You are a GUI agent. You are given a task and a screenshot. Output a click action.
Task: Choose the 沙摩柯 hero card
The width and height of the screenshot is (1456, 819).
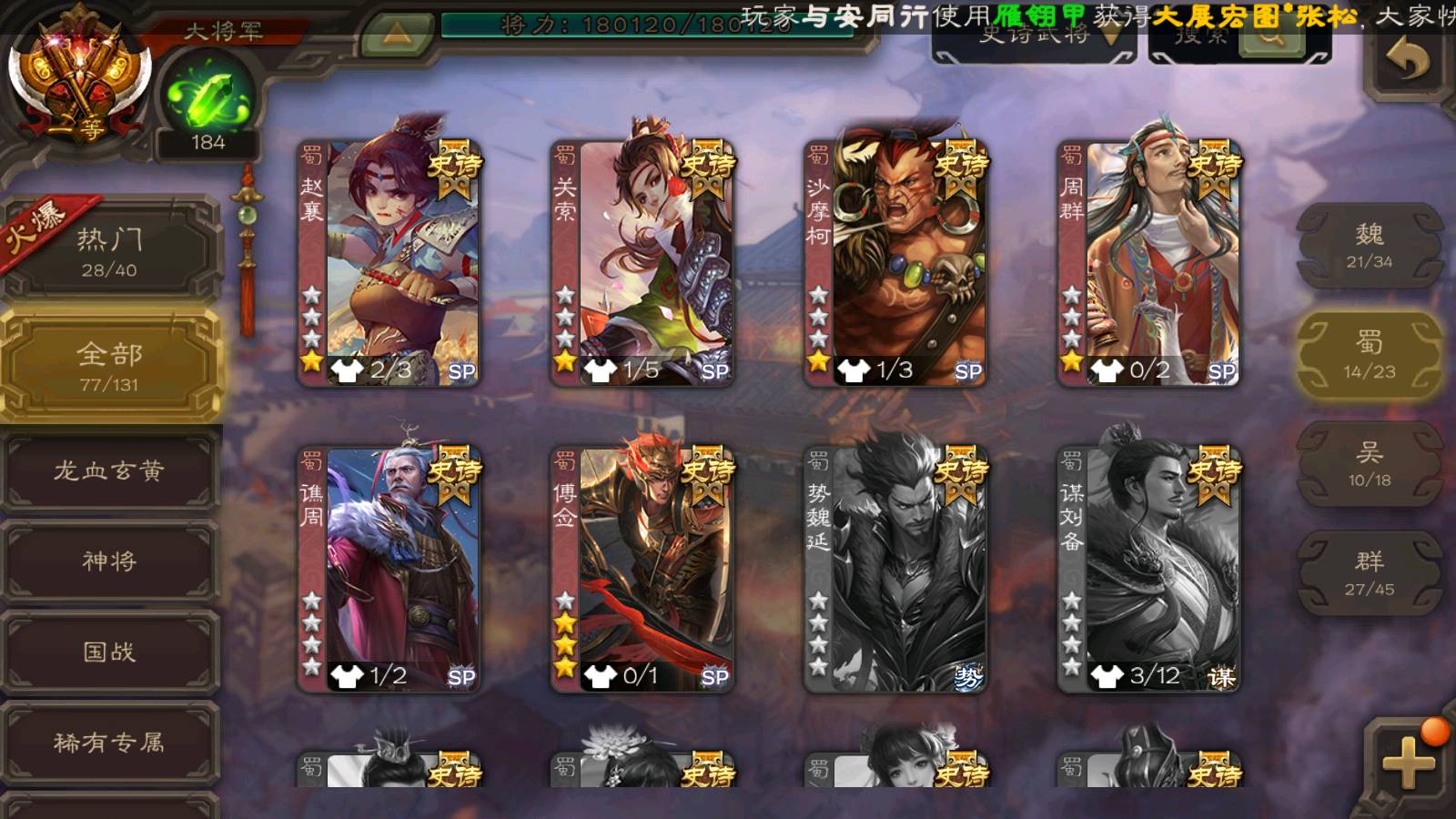(x=897, y=262)
